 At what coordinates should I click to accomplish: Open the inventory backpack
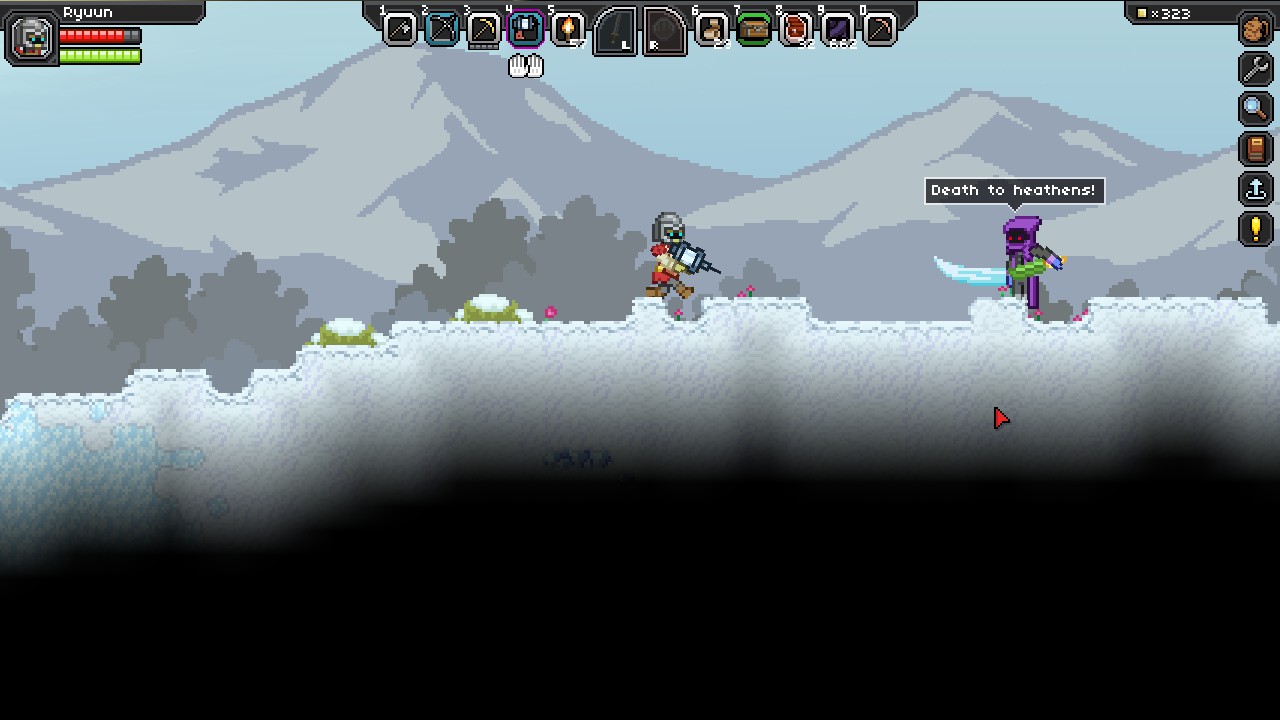[x=1255, y=29]
